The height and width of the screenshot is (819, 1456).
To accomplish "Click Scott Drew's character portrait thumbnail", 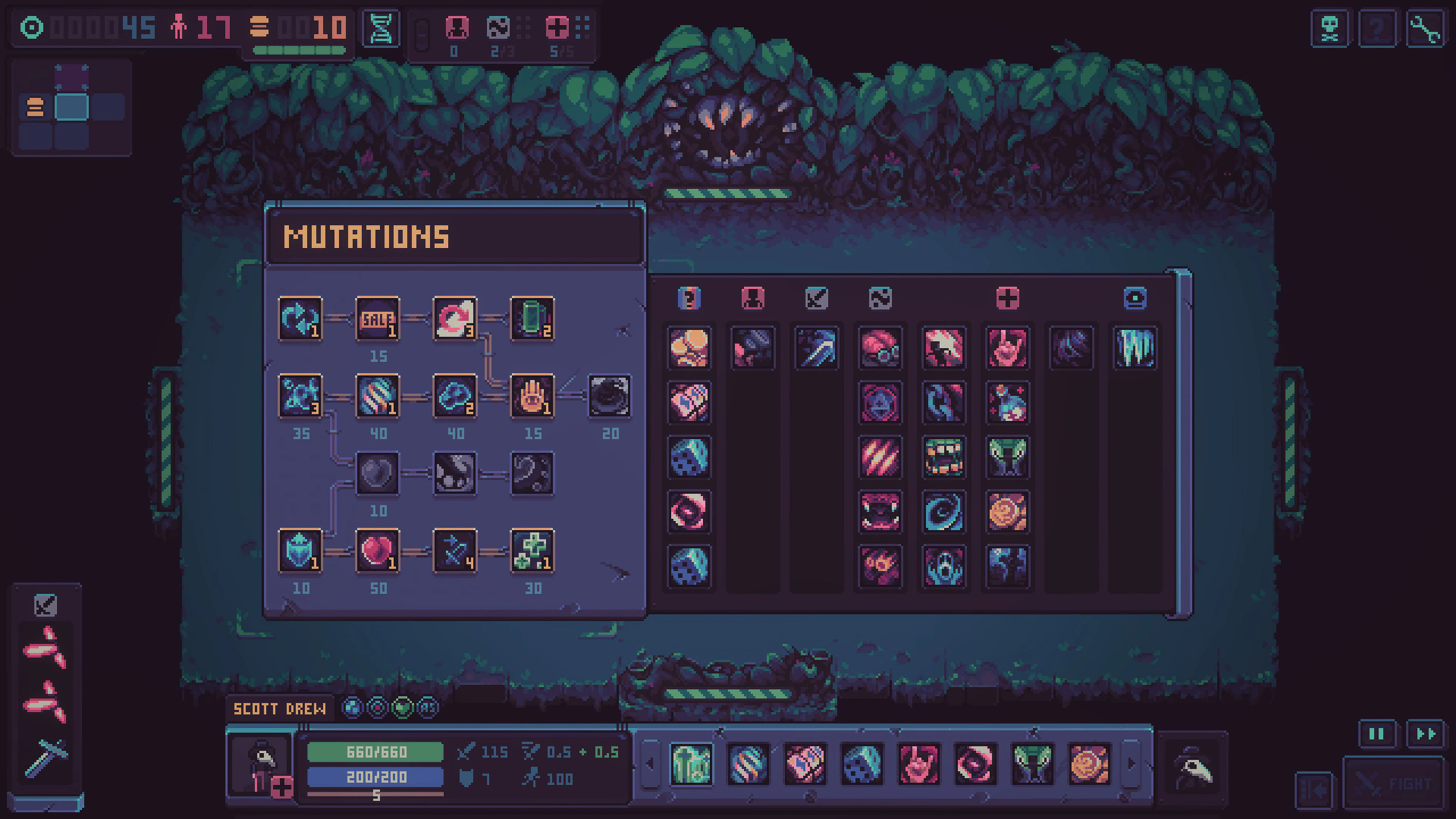I will coord(261,766).
